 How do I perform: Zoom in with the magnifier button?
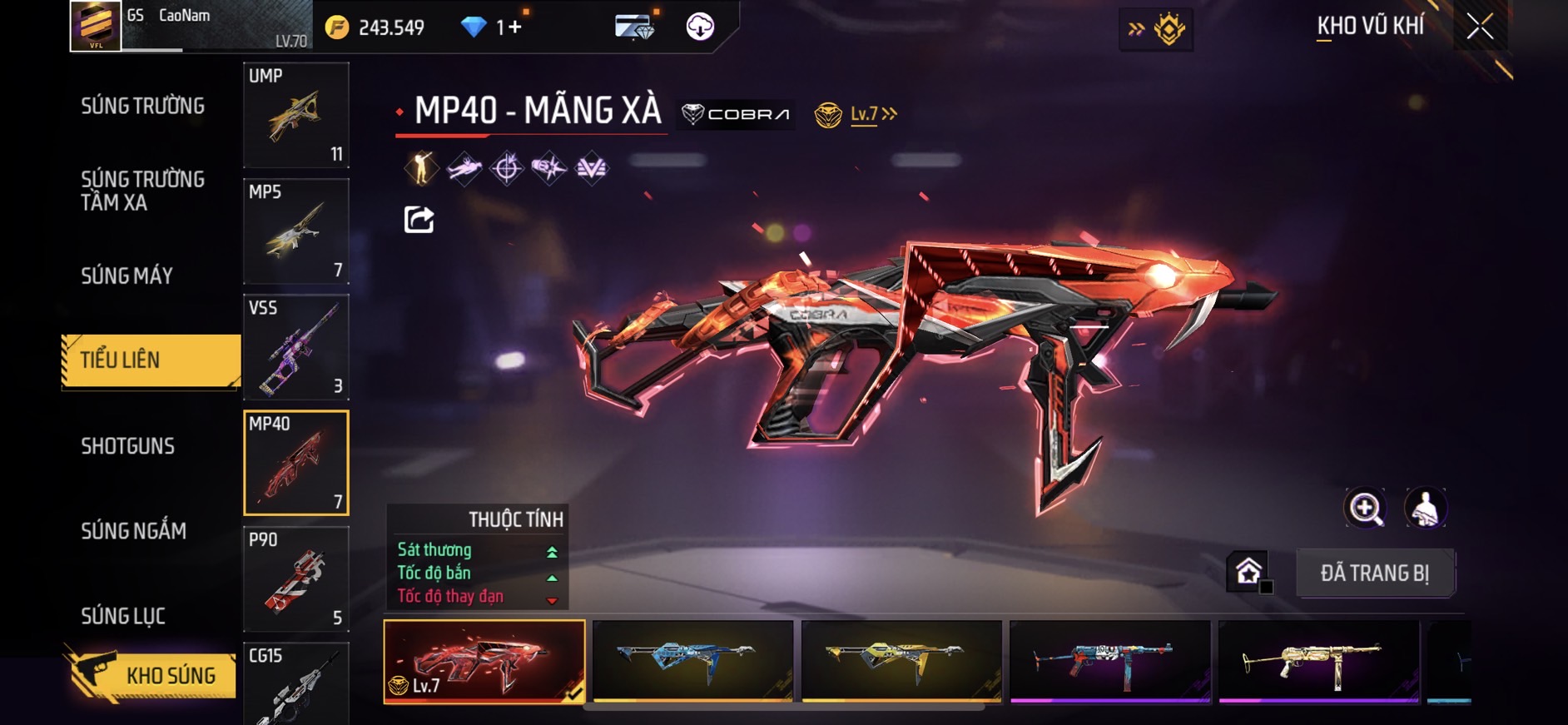pos(1365,508)
